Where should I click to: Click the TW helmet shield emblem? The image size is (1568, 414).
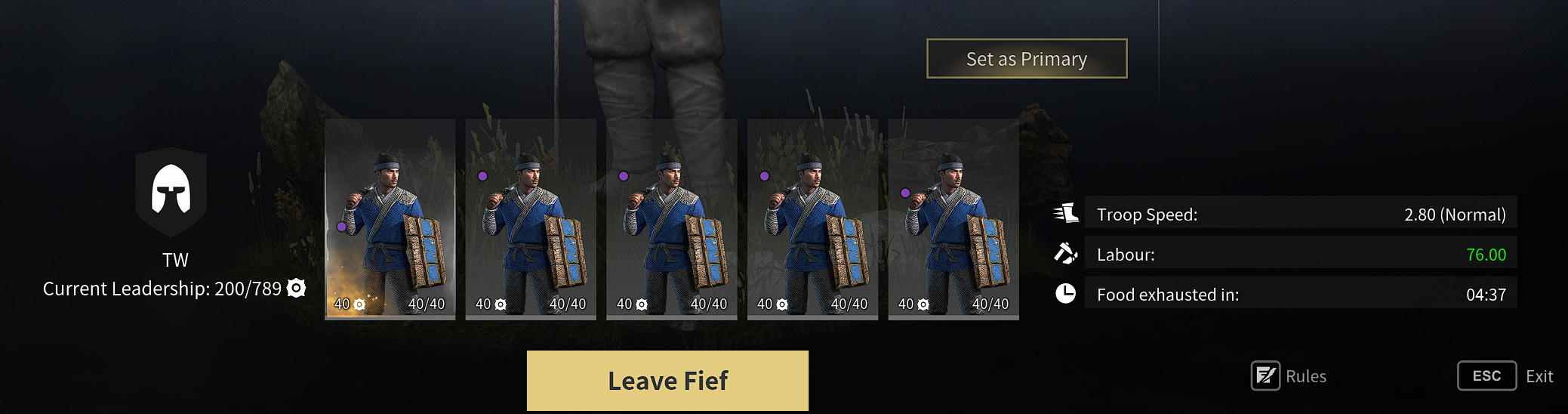click(171, 192)
